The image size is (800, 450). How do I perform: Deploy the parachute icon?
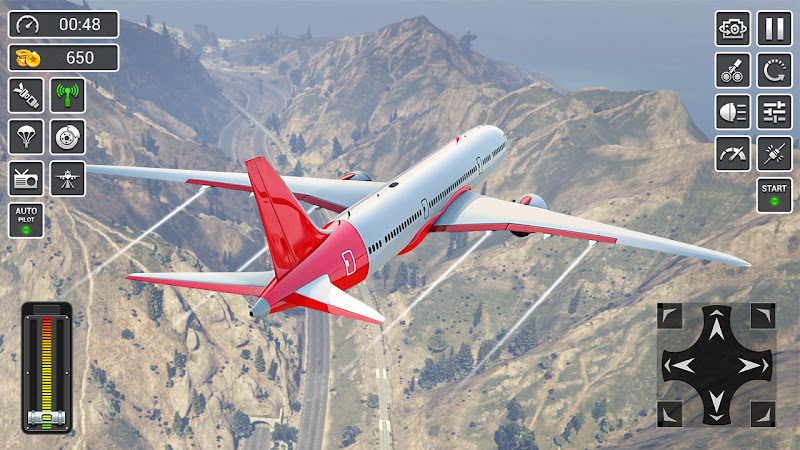[26, 137]
